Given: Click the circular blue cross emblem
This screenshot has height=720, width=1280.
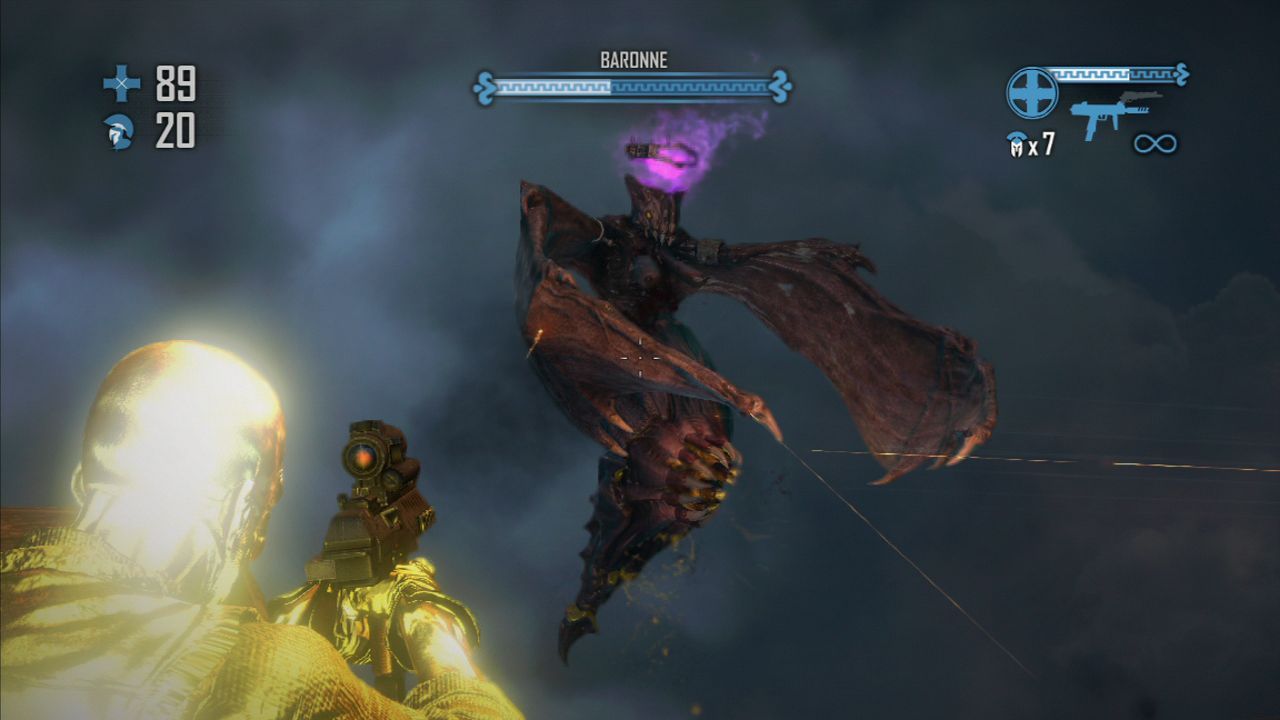Looking at the screenshot, I should click(x=1032, y=93).
